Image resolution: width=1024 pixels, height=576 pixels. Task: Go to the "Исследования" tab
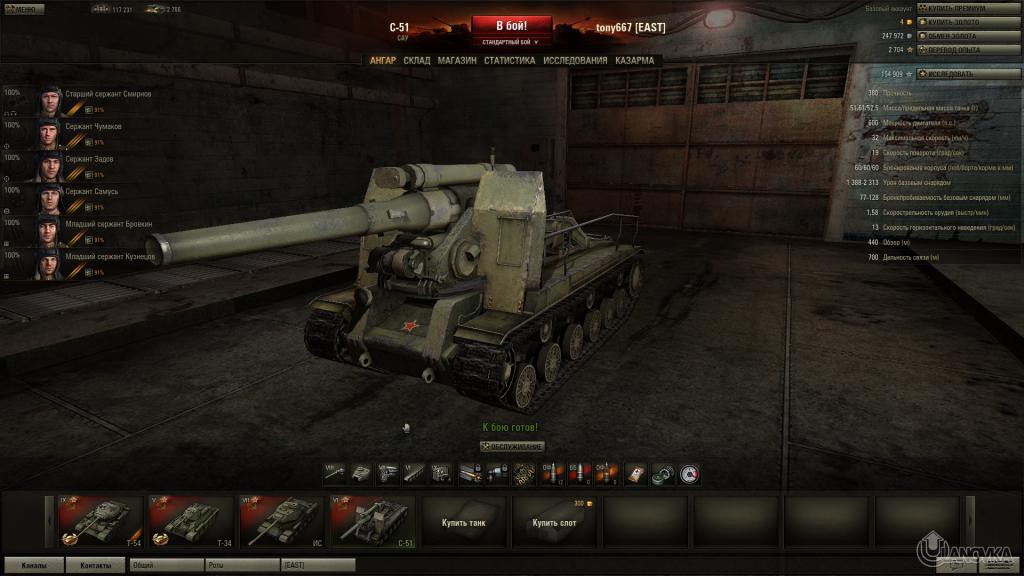pyautogui.click(x=575, y=60)
